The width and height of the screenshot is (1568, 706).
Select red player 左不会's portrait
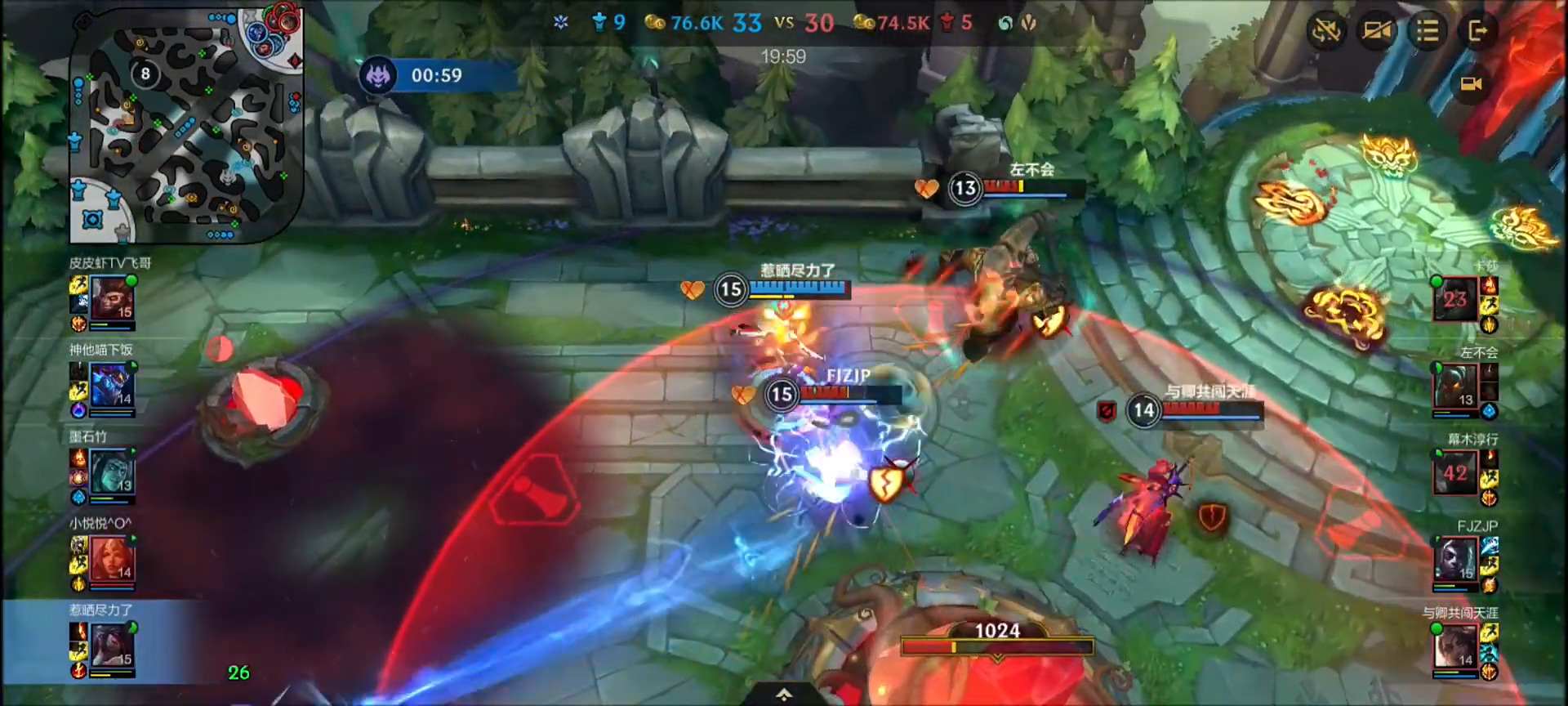tap(1454, 386)
